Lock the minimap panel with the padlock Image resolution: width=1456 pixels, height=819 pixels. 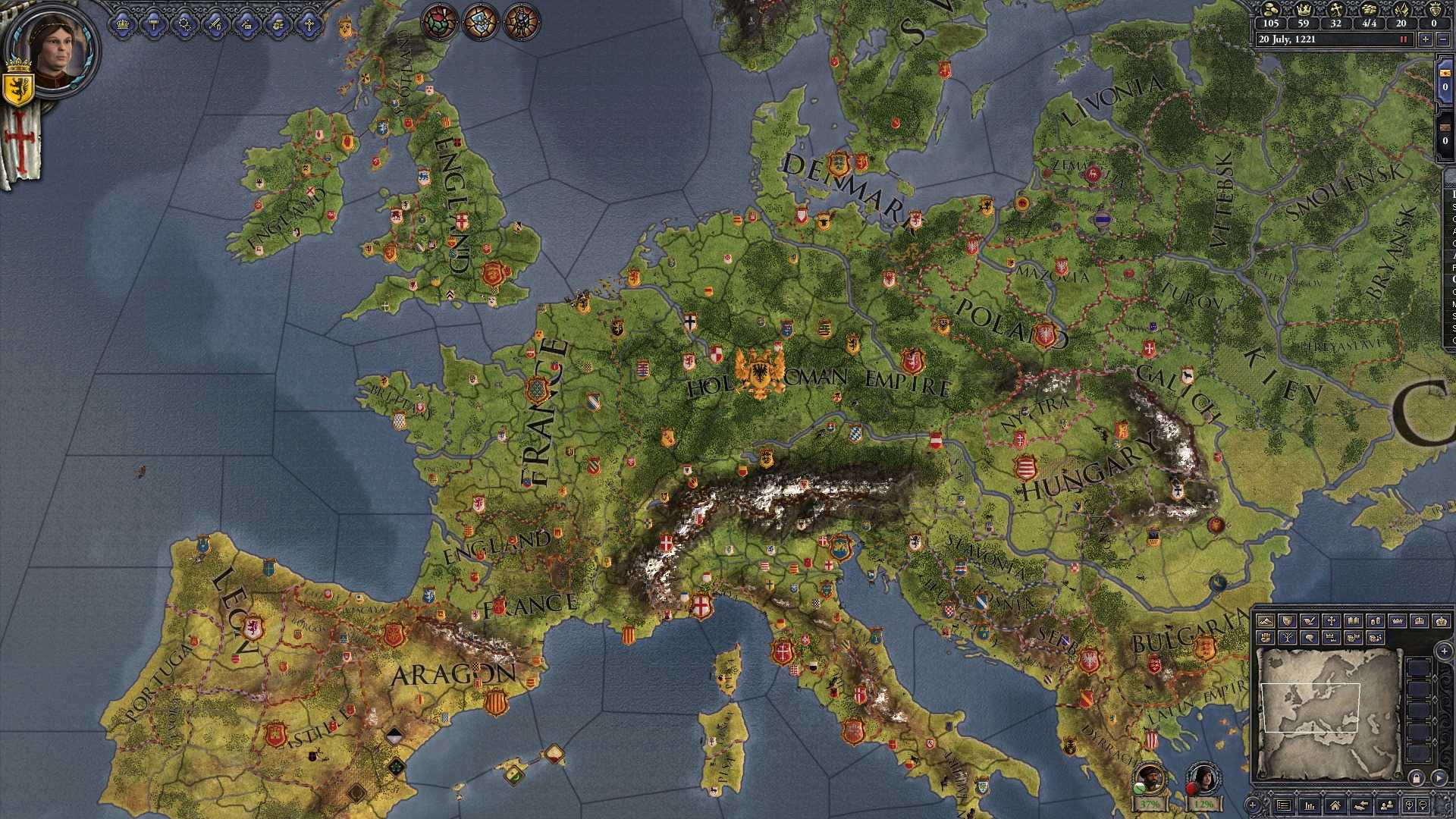tap(1417, 780)
